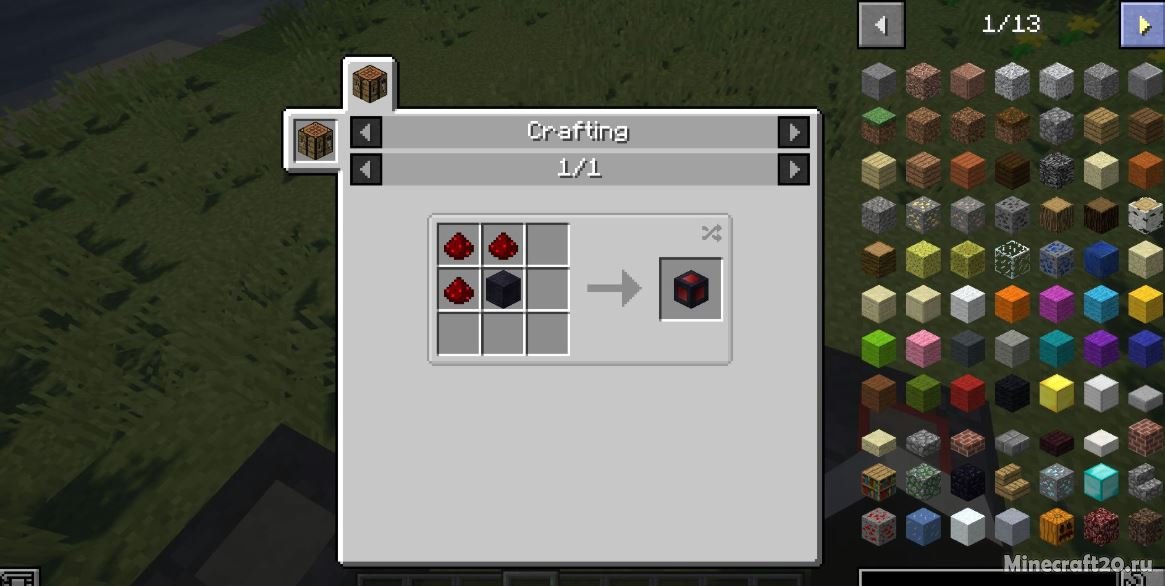Image resolution: width=1165 pixels, height=586 pixels.
Task: Choose the grass block item
Action: (x=879, y=124)
